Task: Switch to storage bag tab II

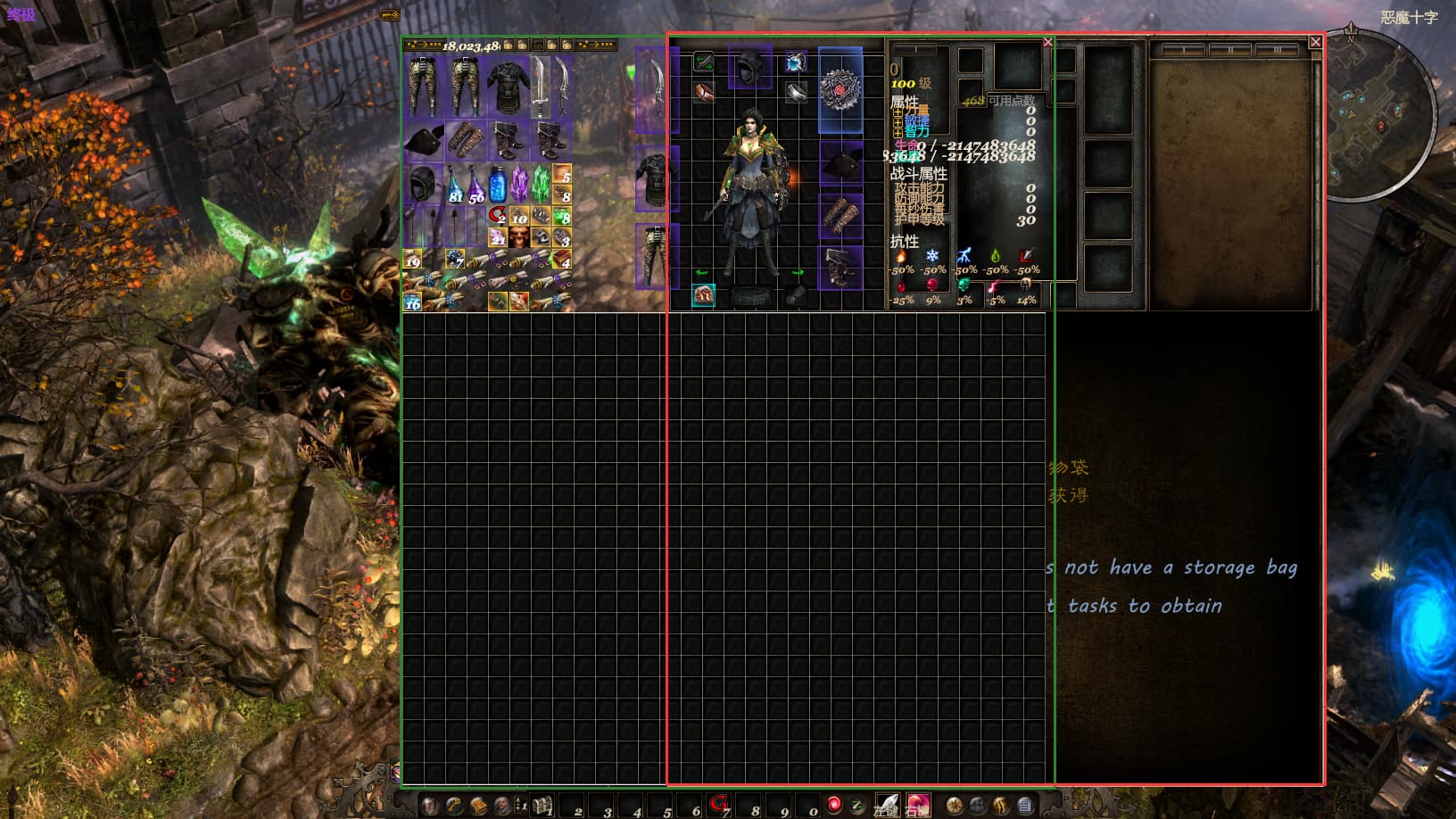Action: pyautogui.click(x=1230, y=50)
